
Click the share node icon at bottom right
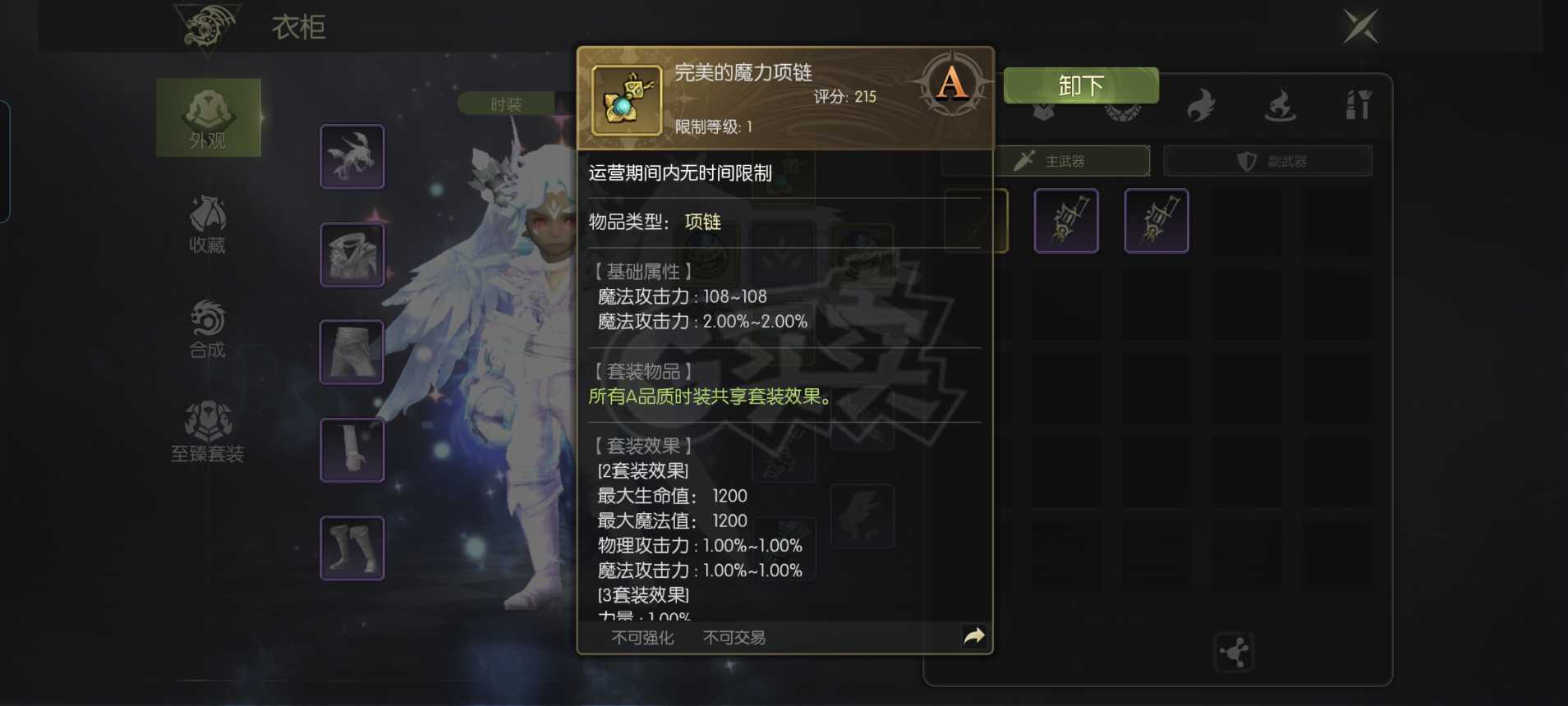coord(1235,652)
